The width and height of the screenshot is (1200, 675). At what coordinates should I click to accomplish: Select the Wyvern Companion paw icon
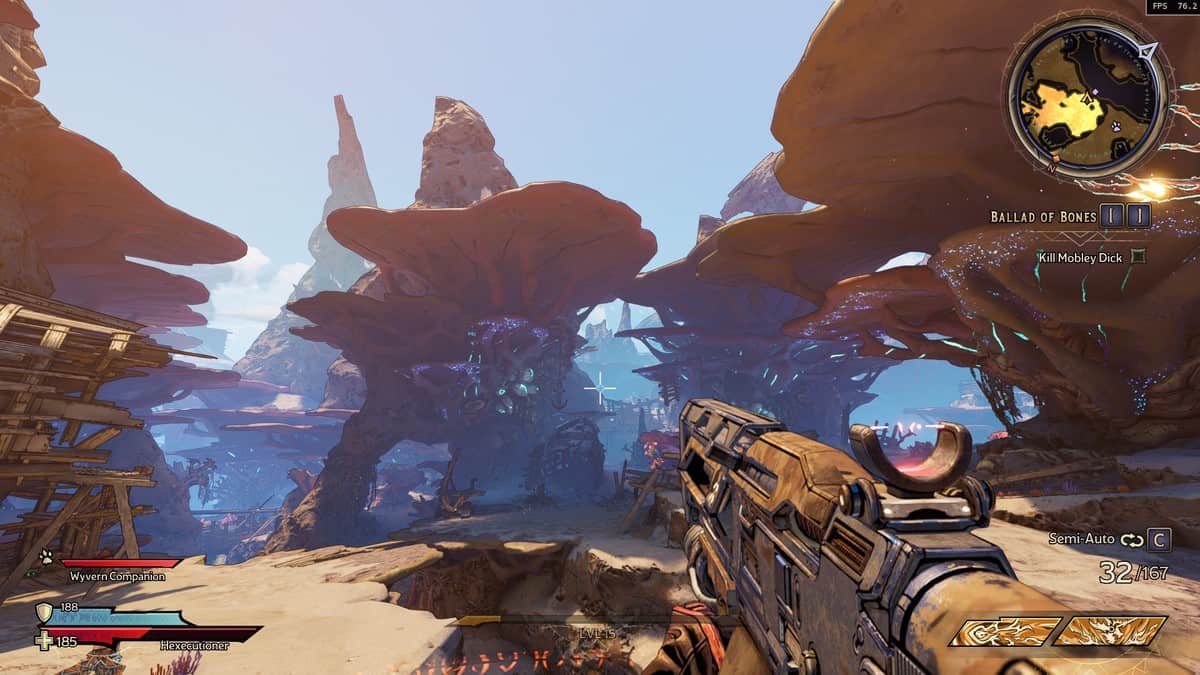coord(46,557)
